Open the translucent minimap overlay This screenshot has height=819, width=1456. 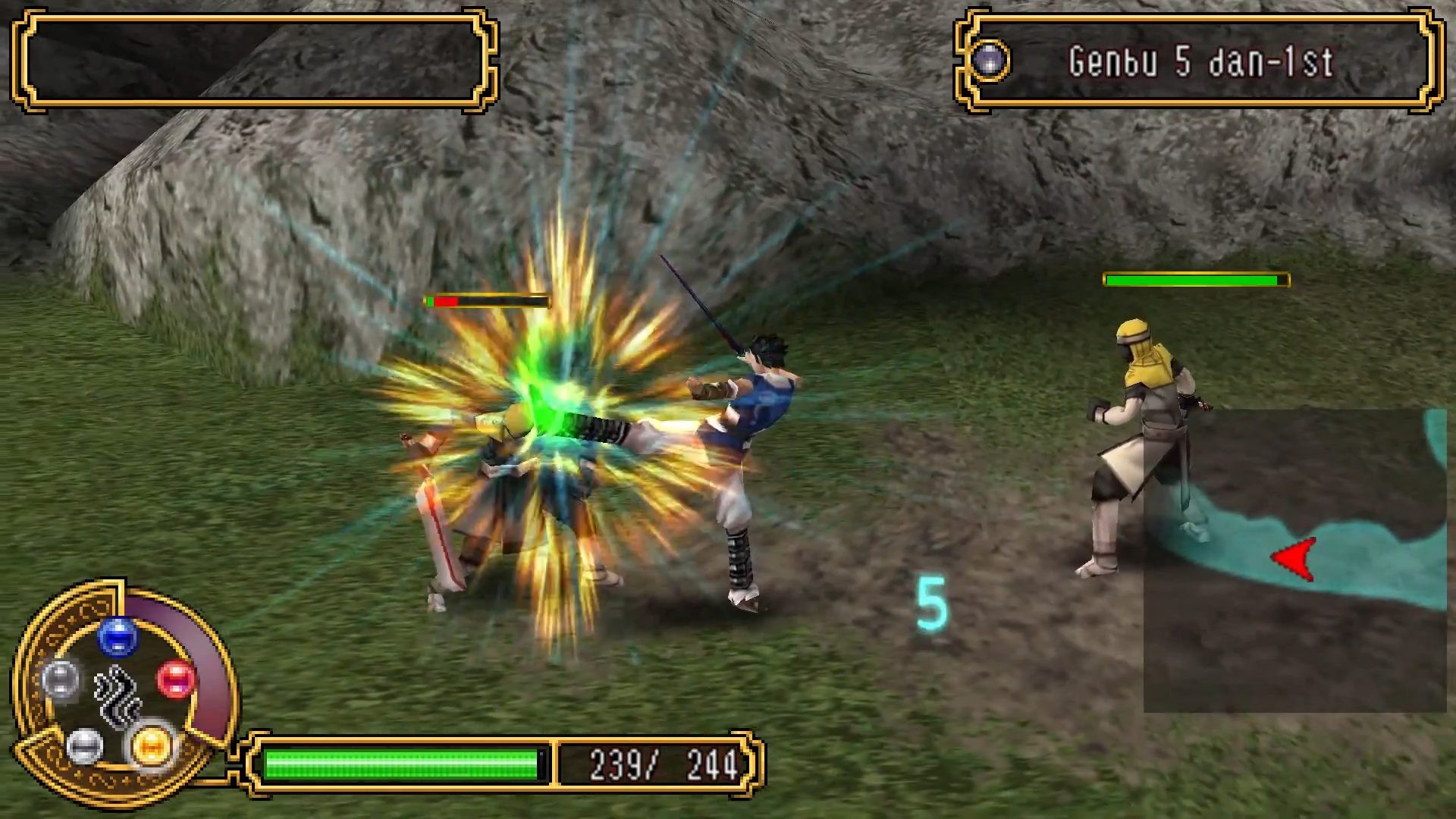pos(1294,561)
